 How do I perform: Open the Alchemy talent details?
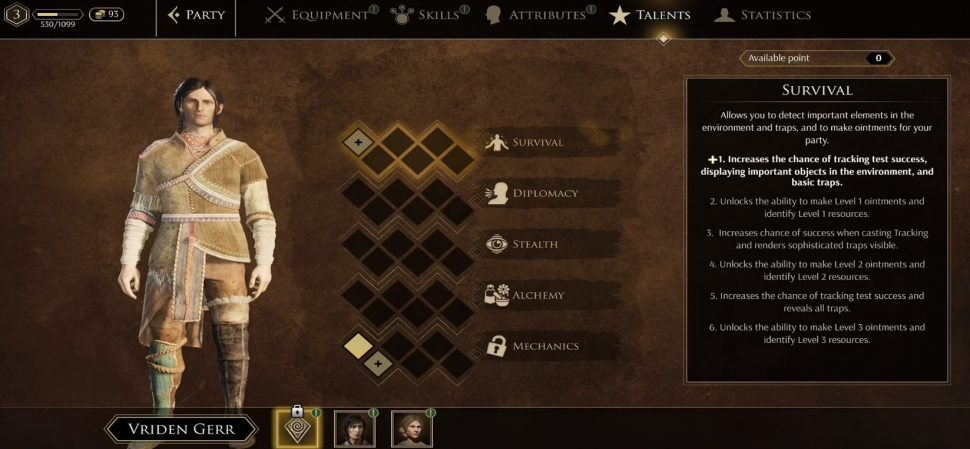pyautogui.click(x=538, y=295)
